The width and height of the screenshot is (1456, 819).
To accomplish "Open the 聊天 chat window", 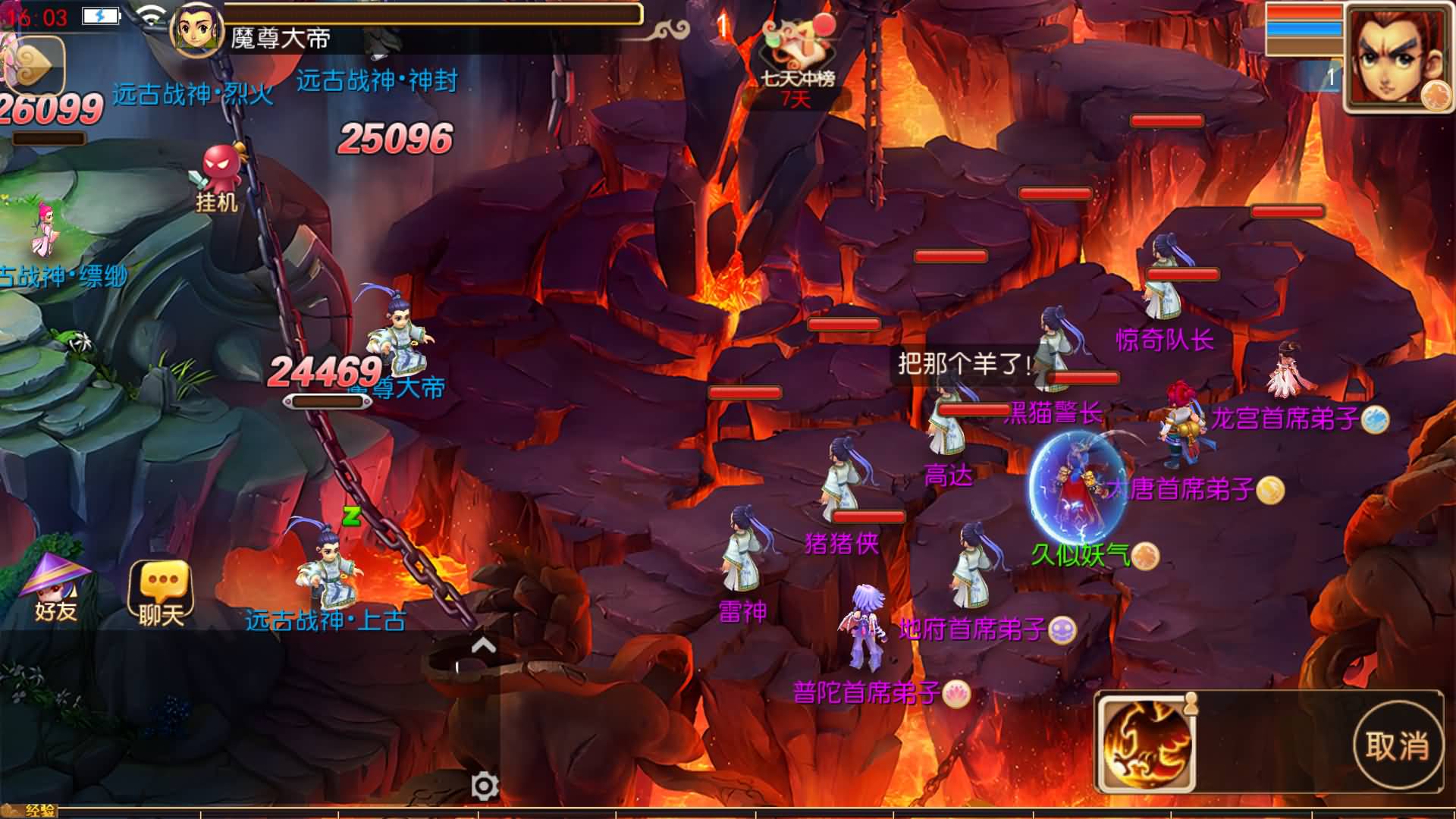I will coord(161,593).
